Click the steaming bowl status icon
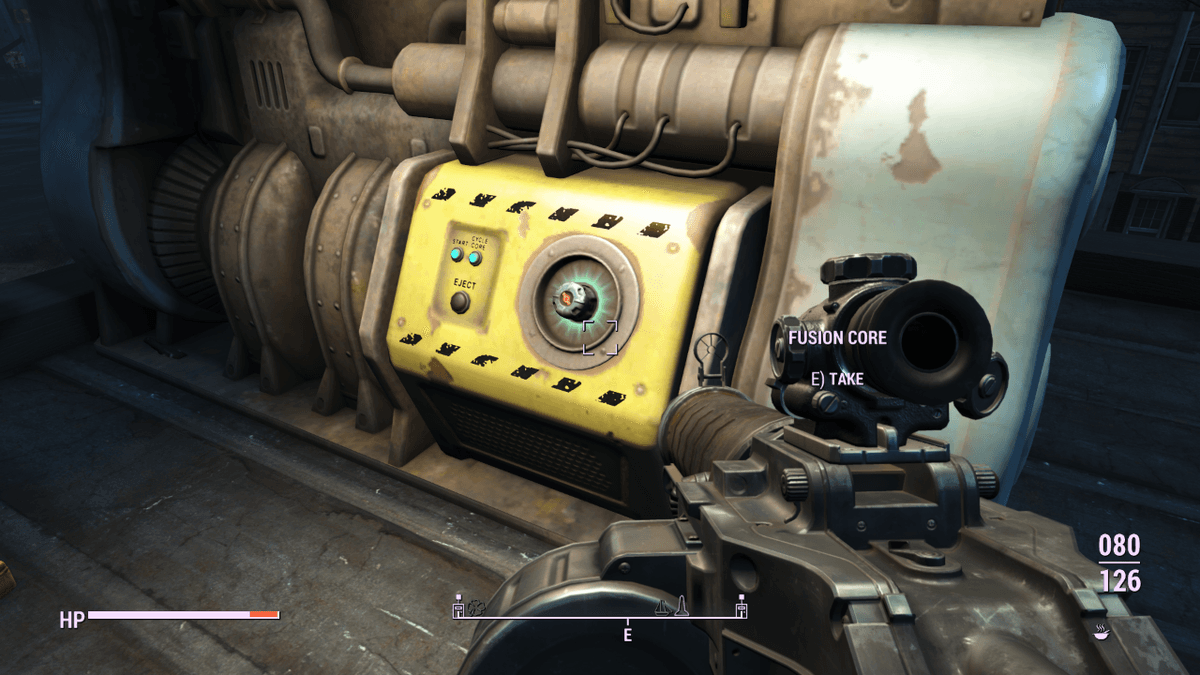This screenshot has width=1200, height=675. [1102, 631]
